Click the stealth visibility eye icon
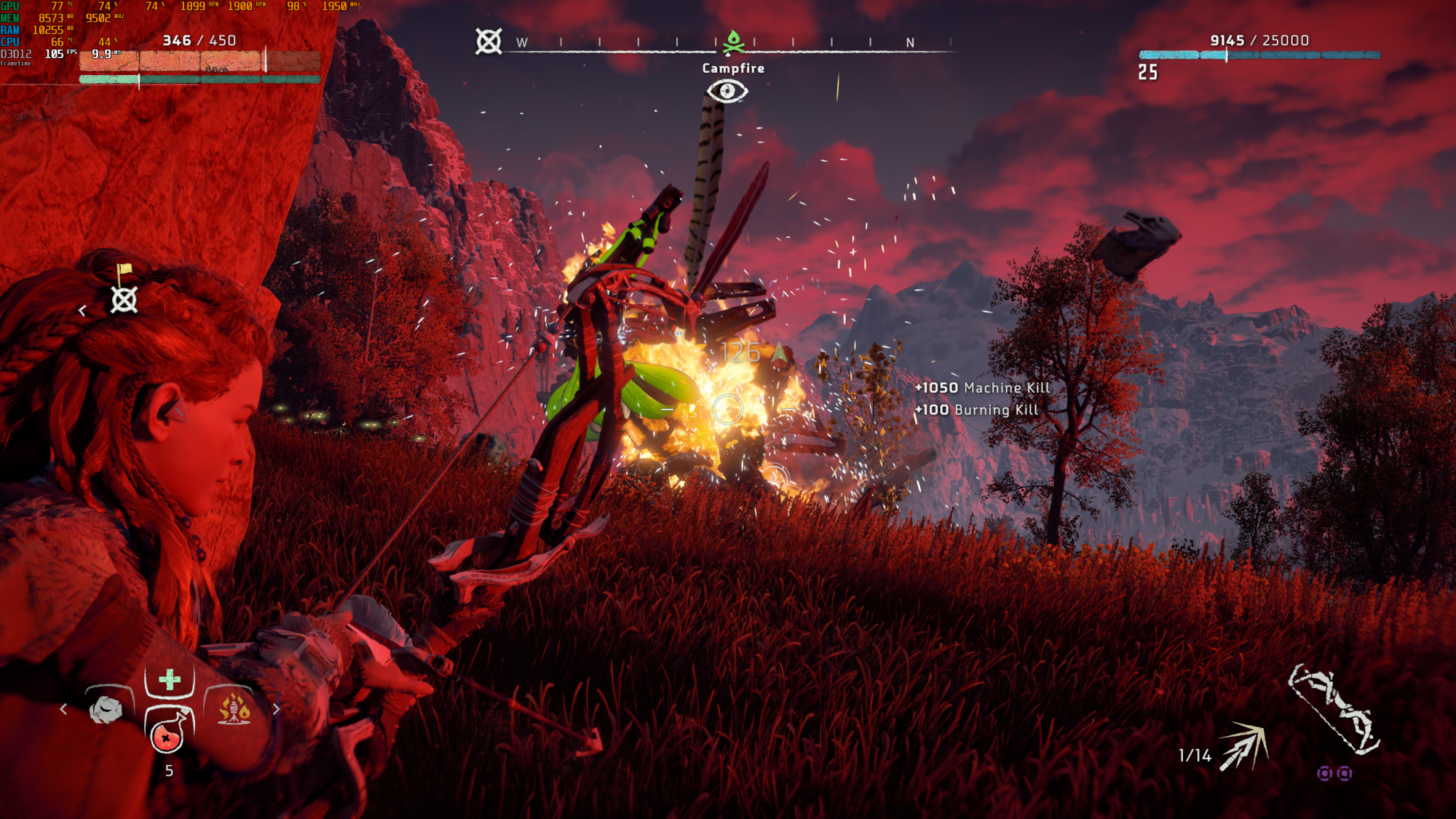Image resolution: width=1456 pixels, height=819 pixels. pyautogui.click(x=727, y=91)
